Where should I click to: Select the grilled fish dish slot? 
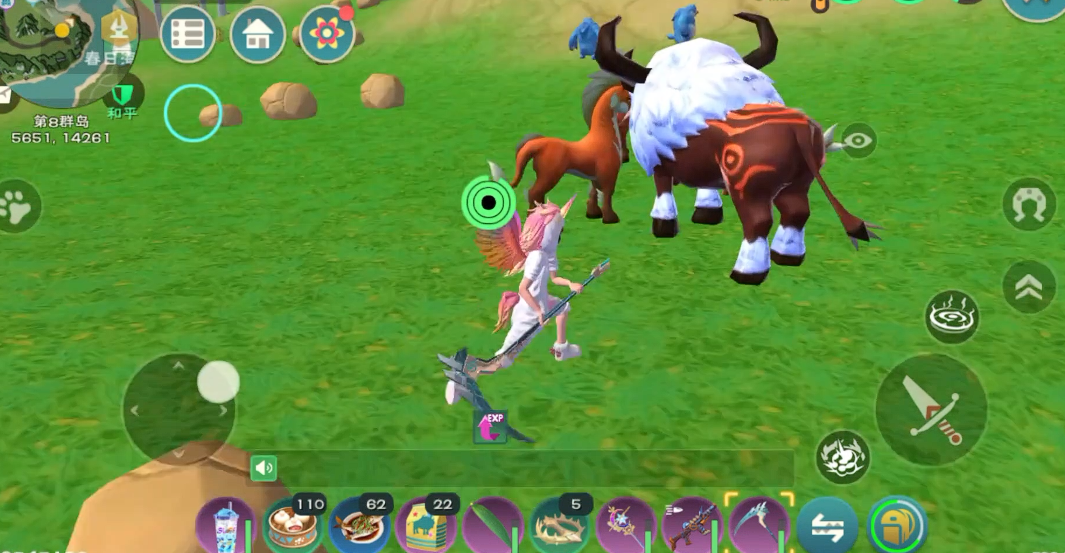click(x=358, y=526)
